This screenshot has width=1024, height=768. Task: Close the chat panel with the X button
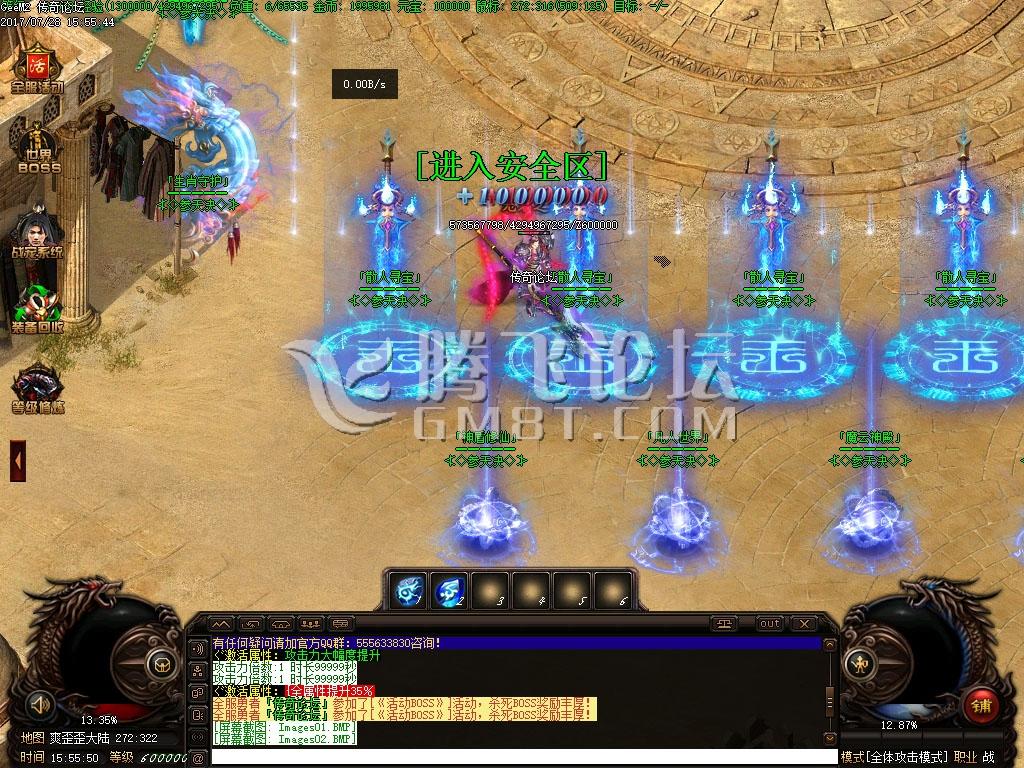[802, 624]
